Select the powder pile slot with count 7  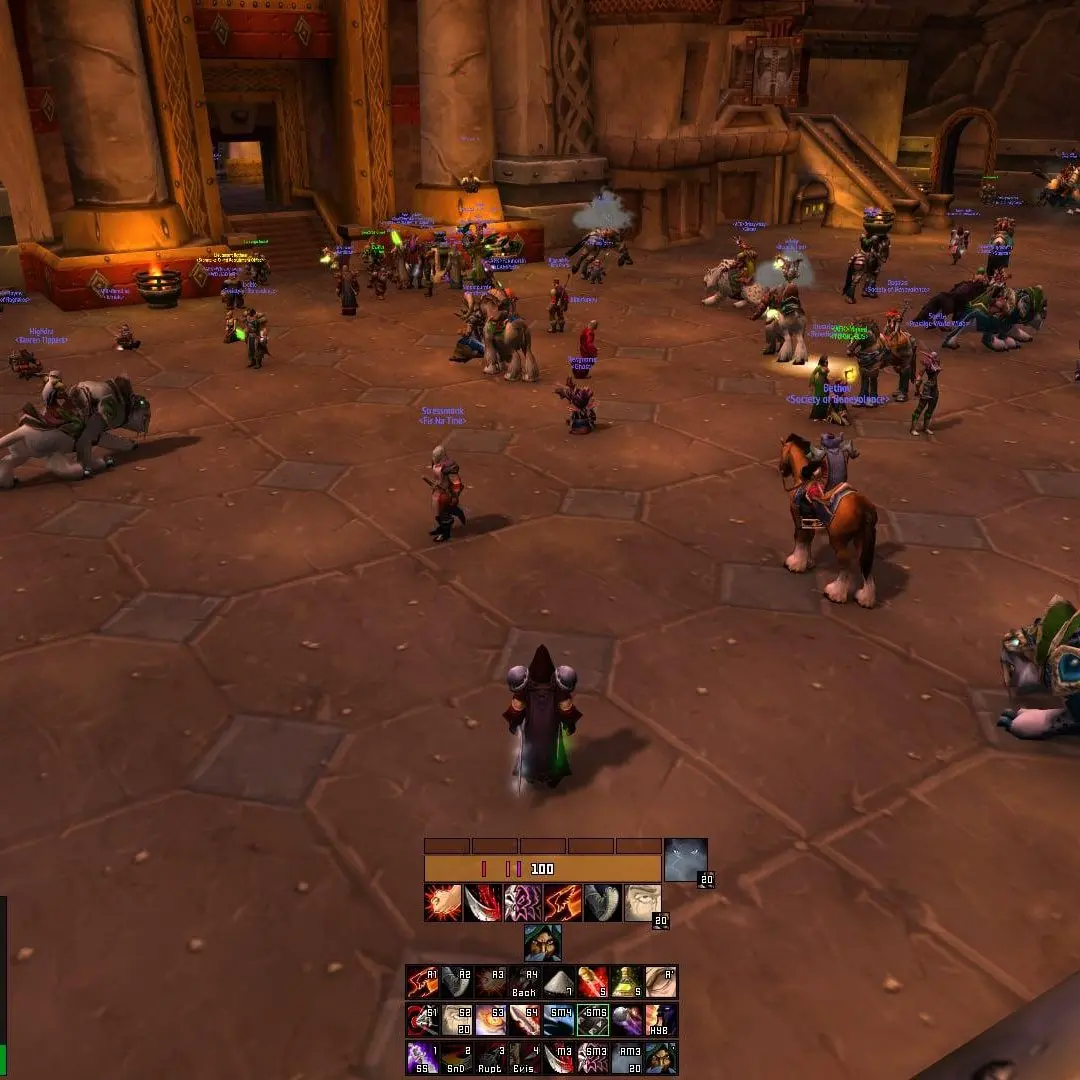[x=559, y=982]
